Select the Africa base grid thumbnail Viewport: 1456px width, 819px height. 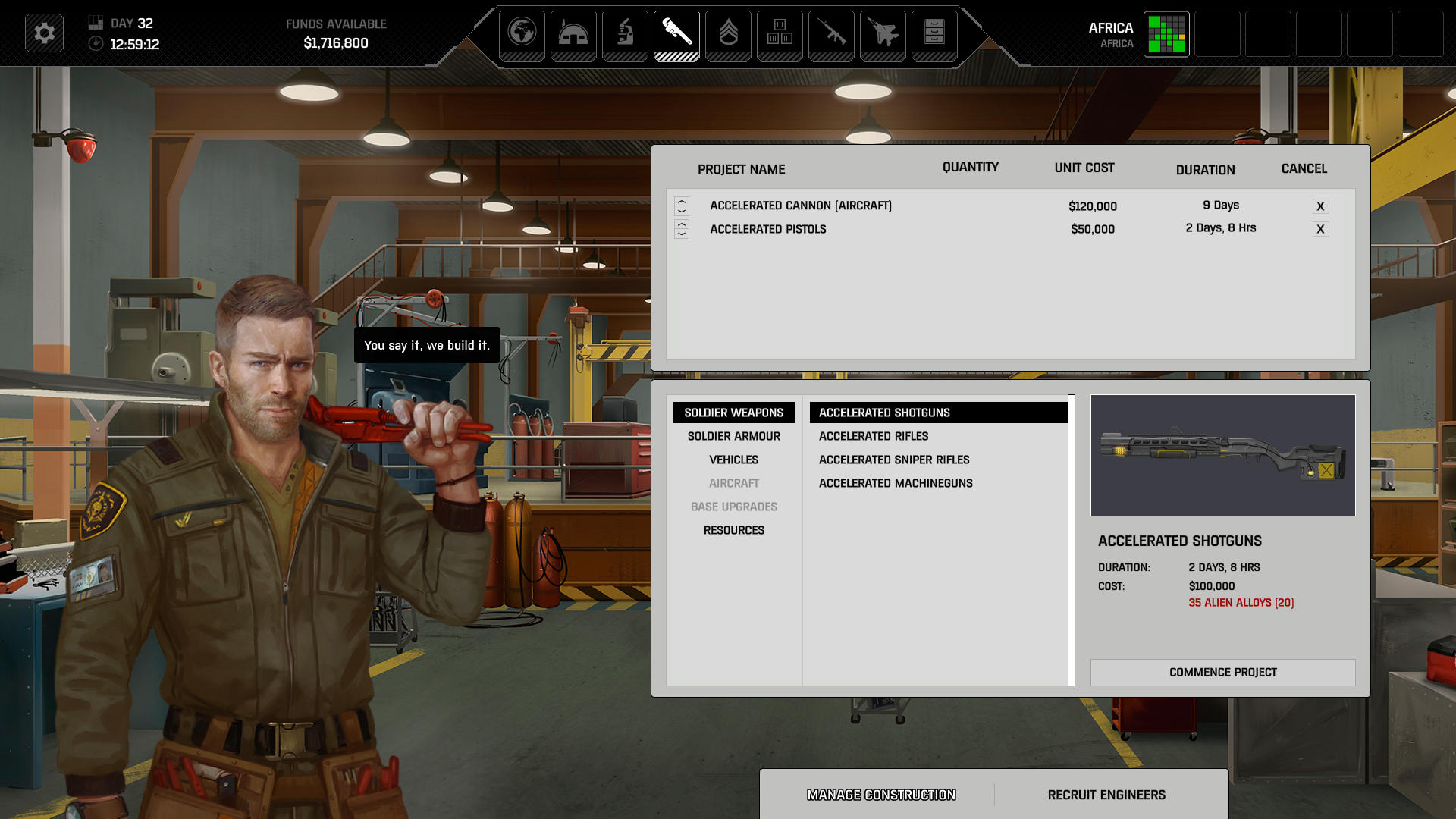click(x=1166, y=33)
